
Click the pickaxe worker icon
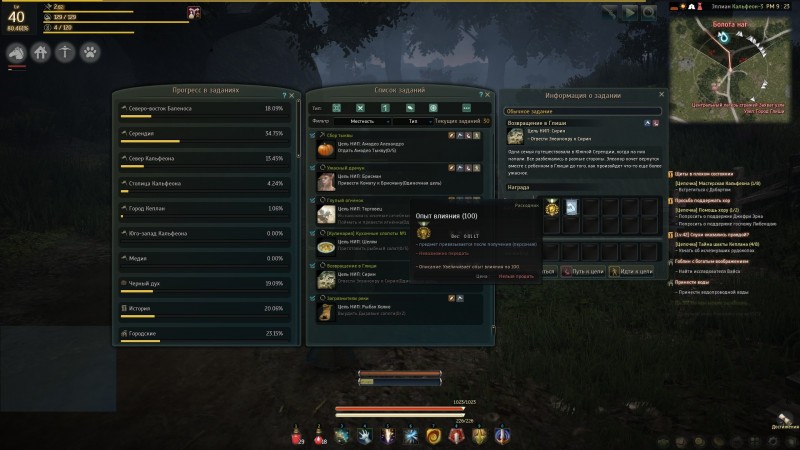point(65,51)
